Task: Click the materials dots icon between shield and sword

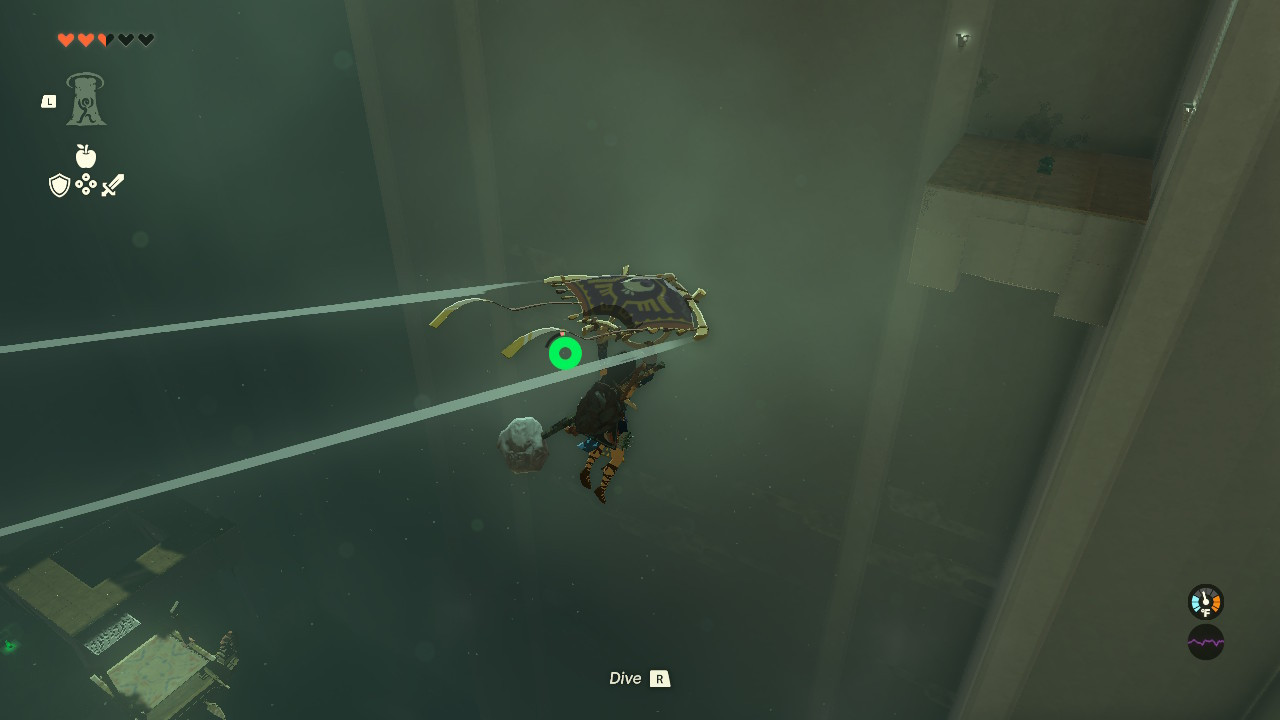Action: coord(87,184)
